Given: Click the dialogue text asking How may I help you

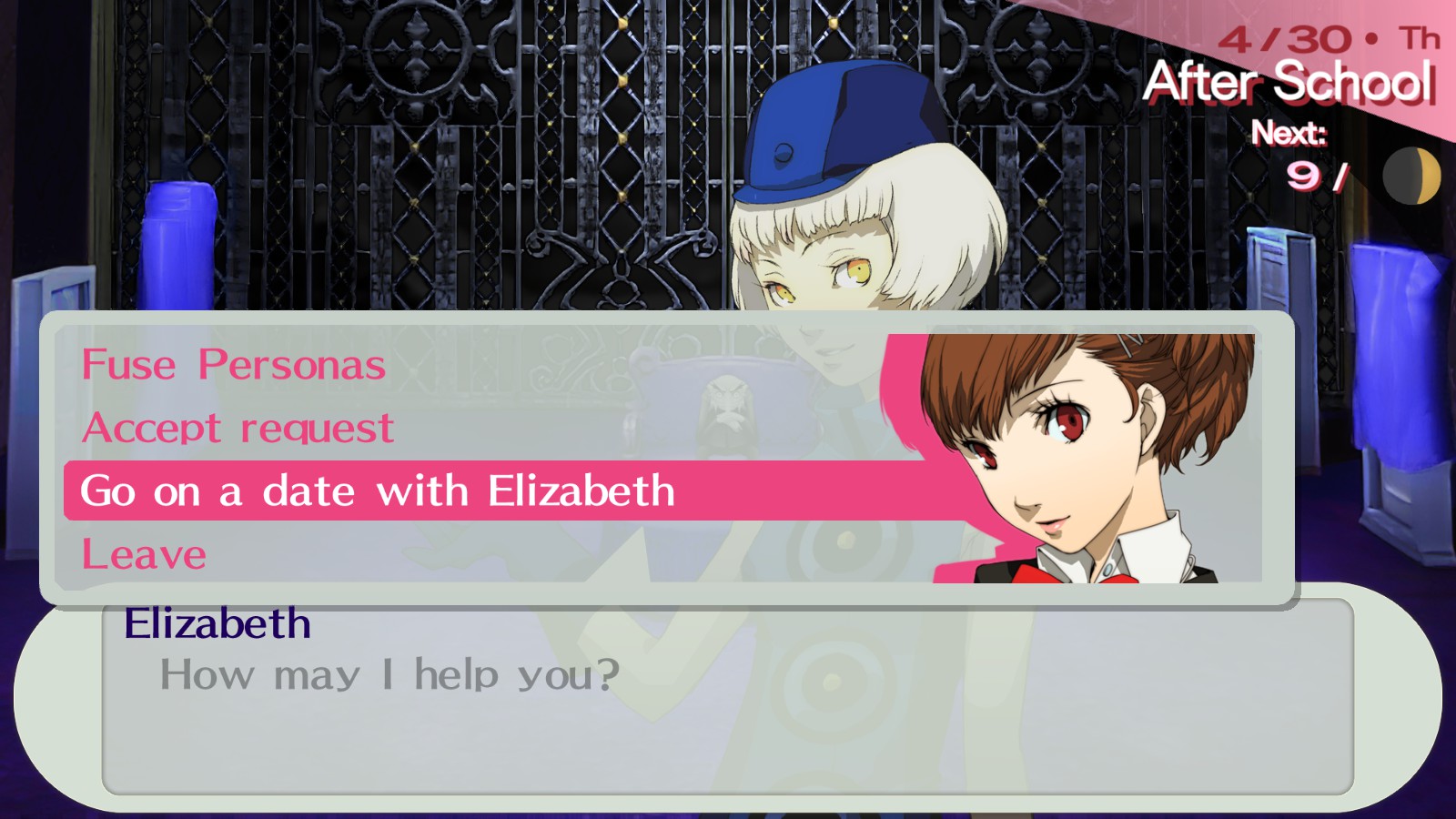Looking at the screenshot, I should pos(391,675).
